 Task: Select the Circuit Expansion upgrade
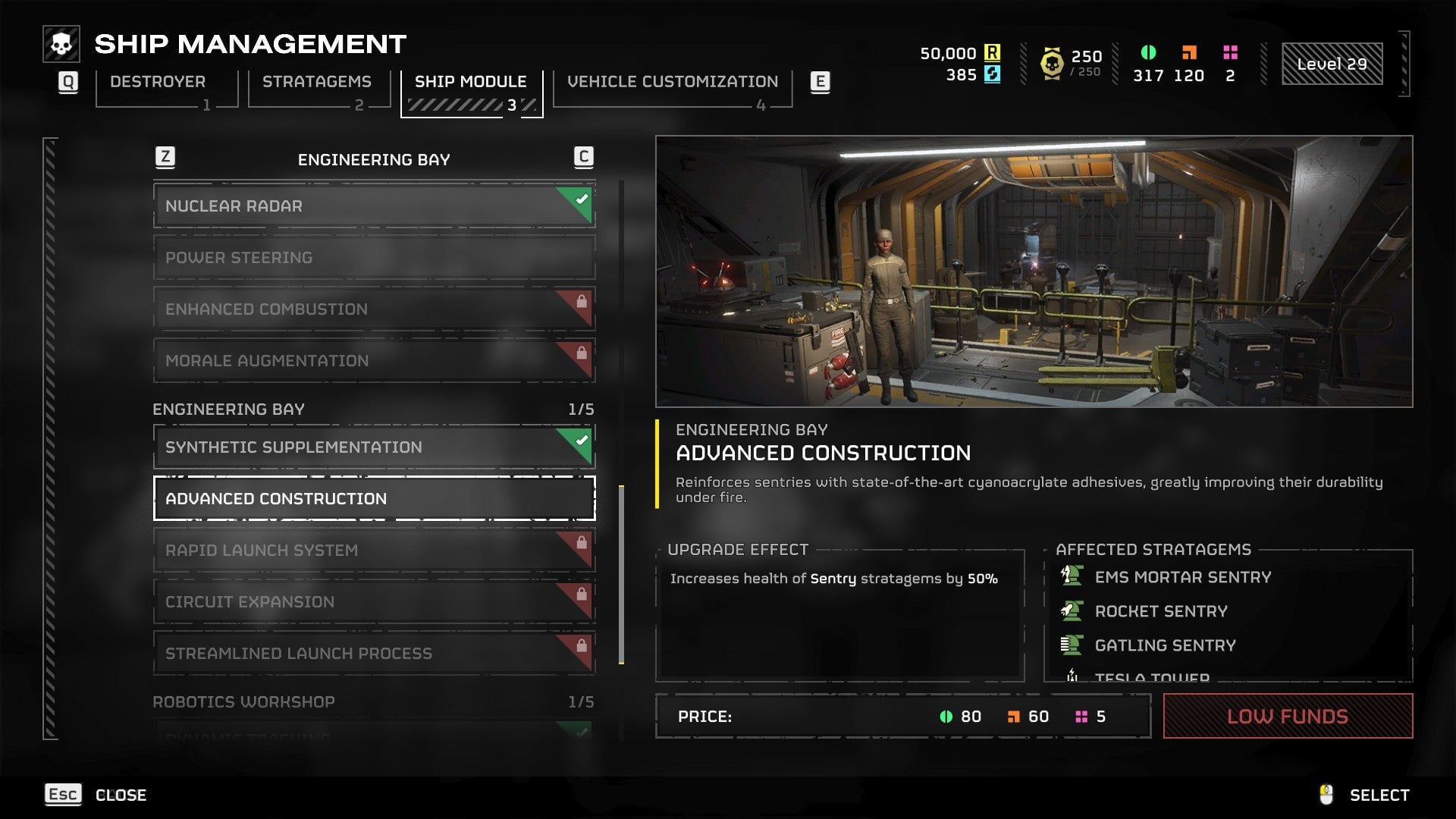[374, 602]
